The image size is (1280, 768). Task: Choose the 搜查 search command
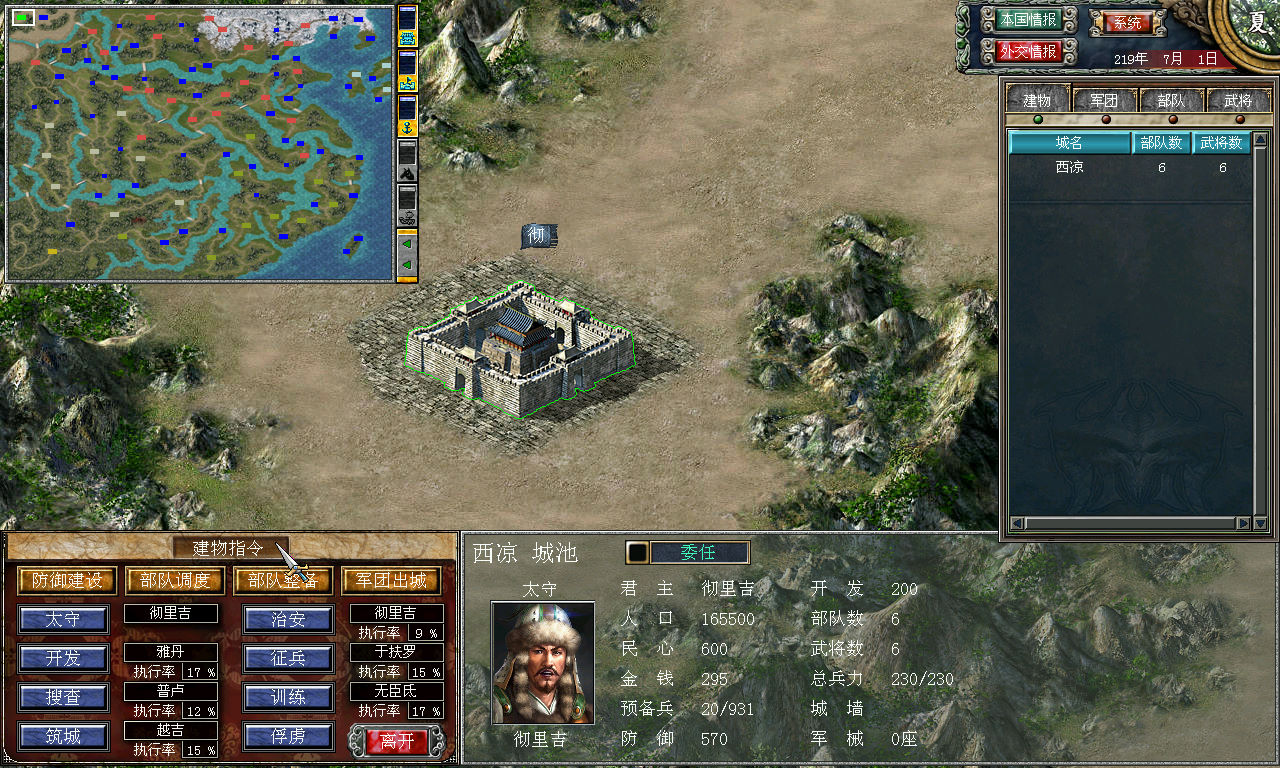pyautogui.click(x=63, y=697)
